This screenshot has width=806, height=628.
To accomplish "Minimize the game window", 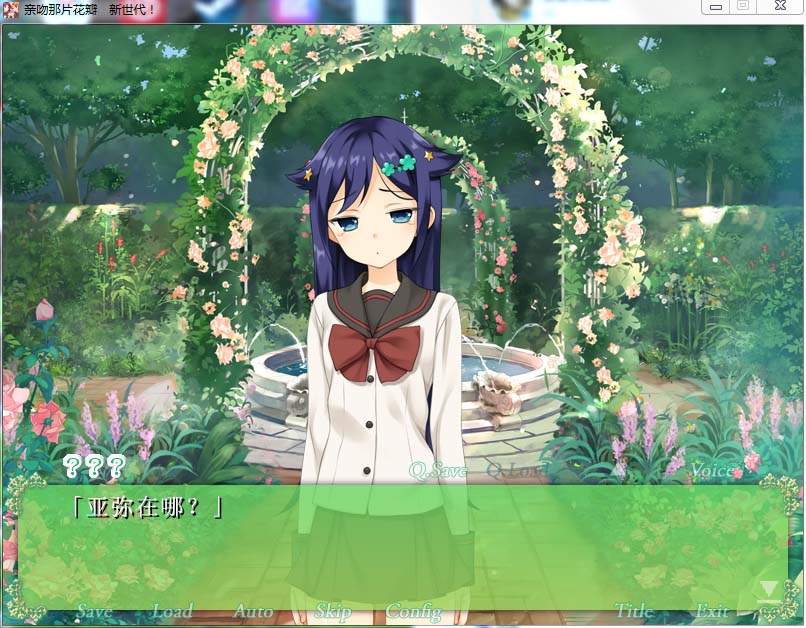I will (716, 6).
